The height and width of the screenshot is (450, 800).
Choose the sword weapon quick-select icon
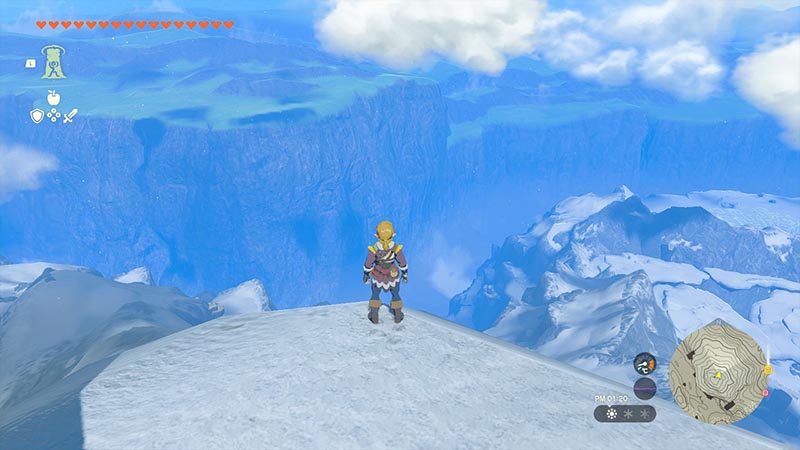click(70, 116)
